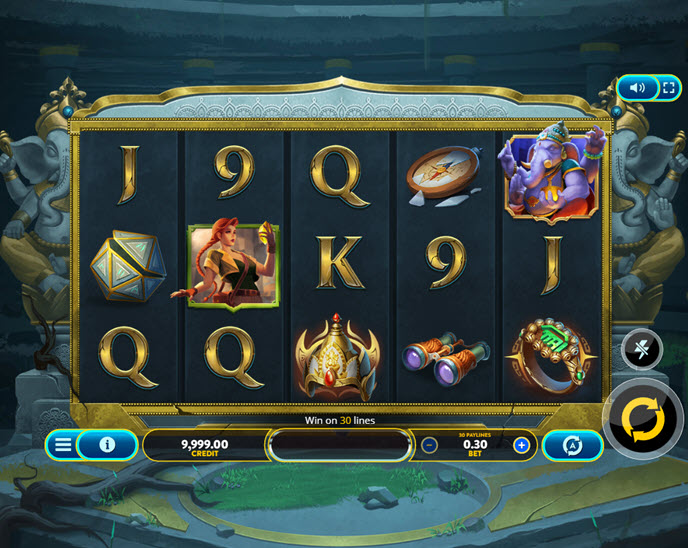Decrease the bet with minus button

pos(429,445)
